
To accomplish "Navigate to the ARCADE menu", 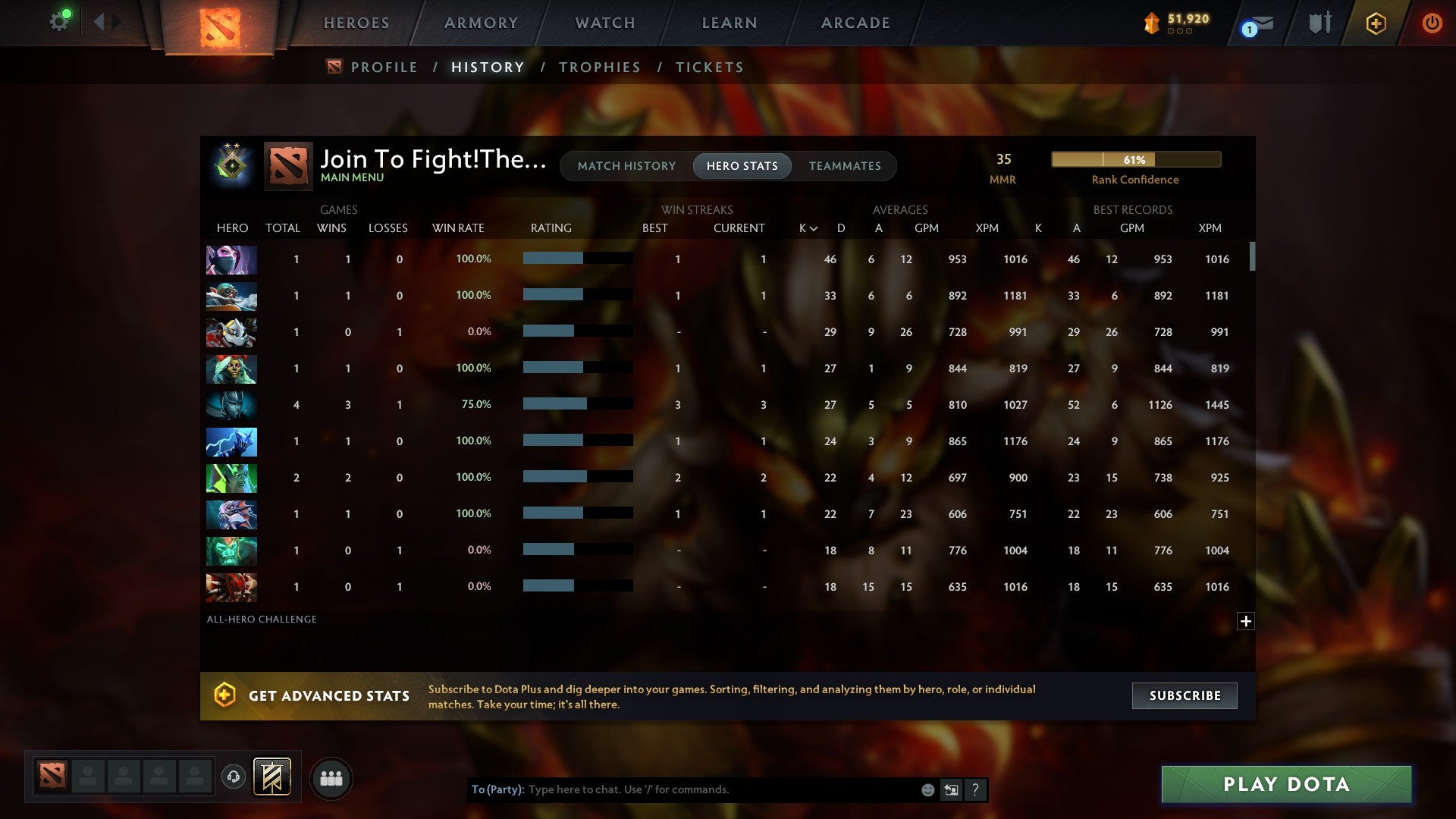I will coord(855,23).
